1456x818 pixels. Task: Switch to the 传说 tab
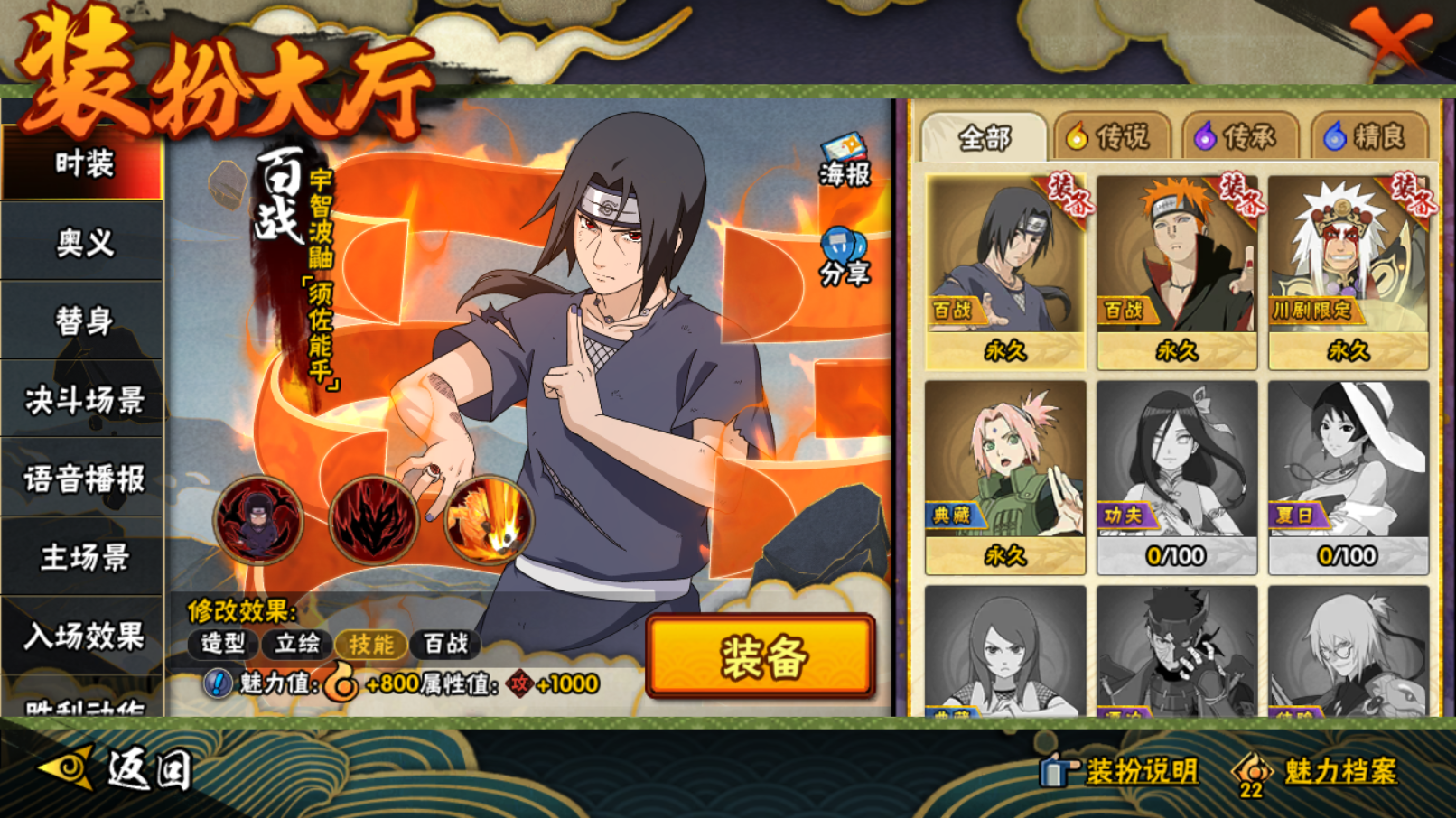(x=1109, y=137)
